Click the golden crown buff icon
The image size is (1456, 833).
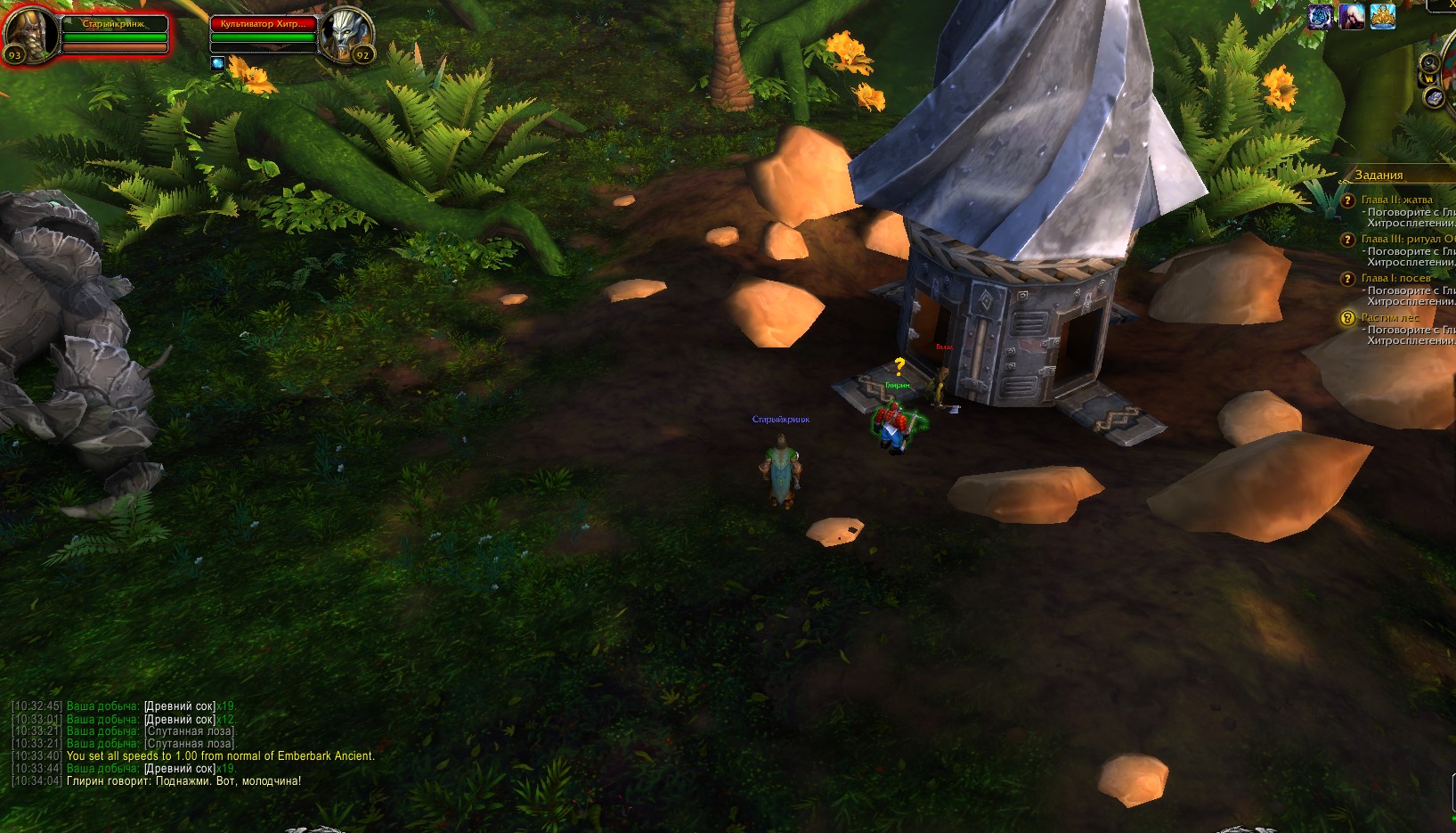(1382, 17)
